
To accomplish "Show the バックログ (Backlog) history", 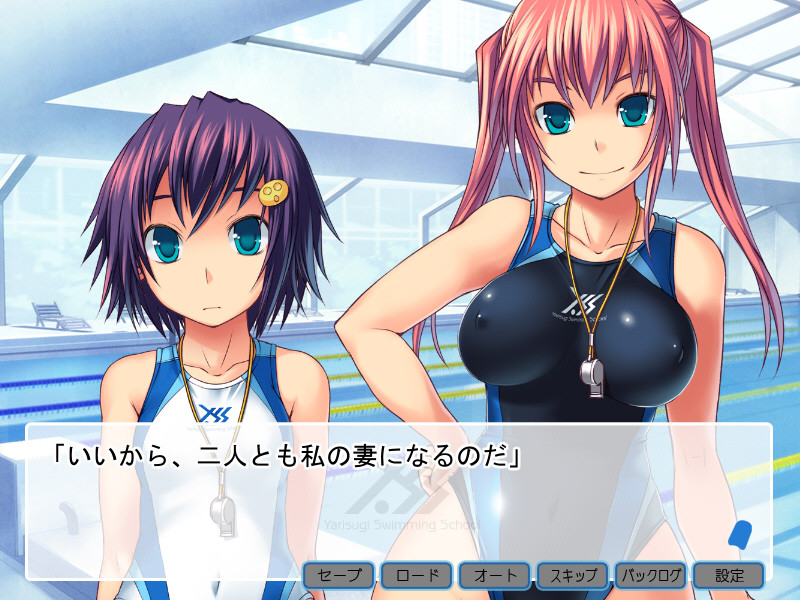I will (651, 575).
